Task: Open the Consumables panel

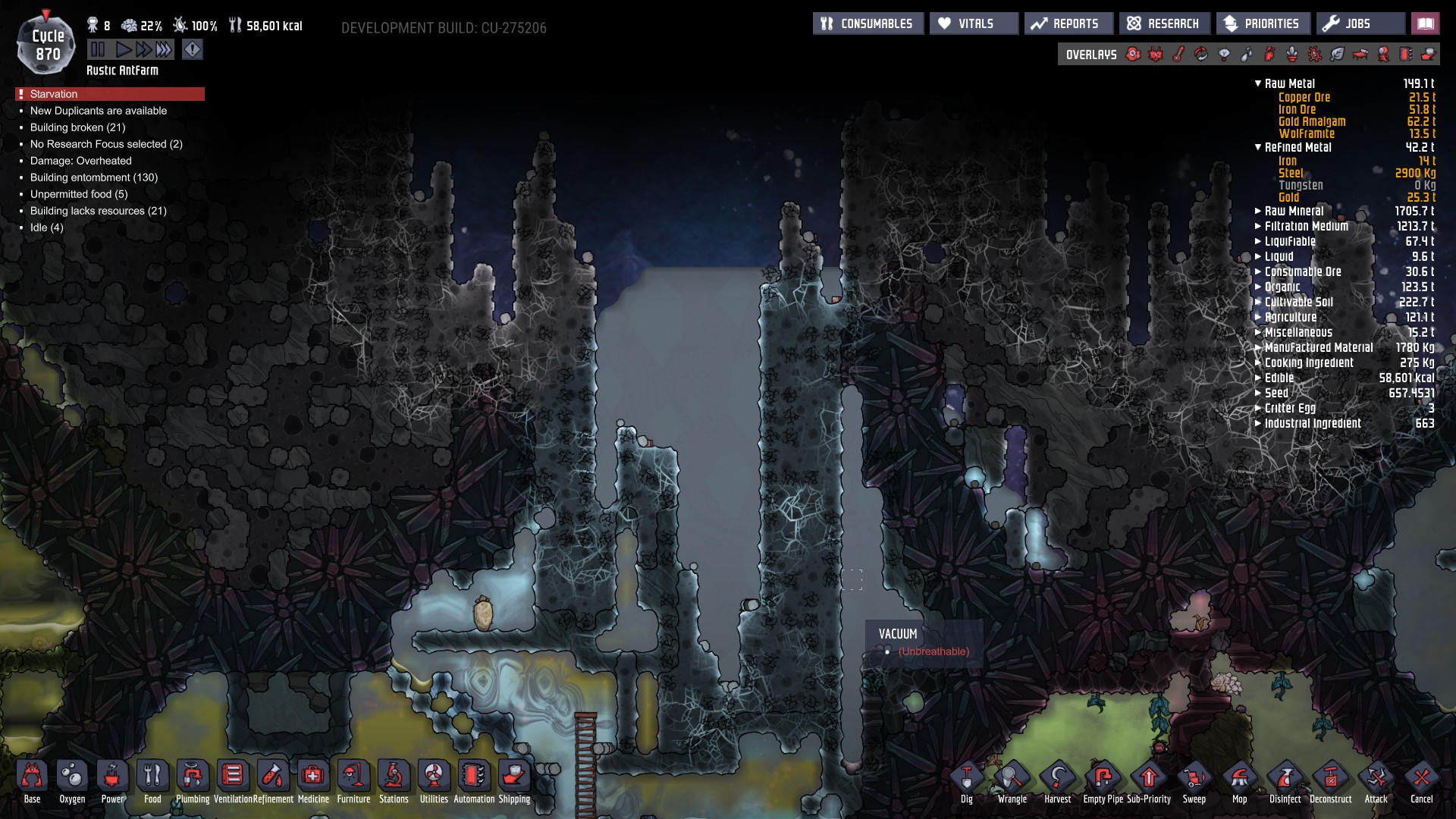Action: [x=868, y=24]
